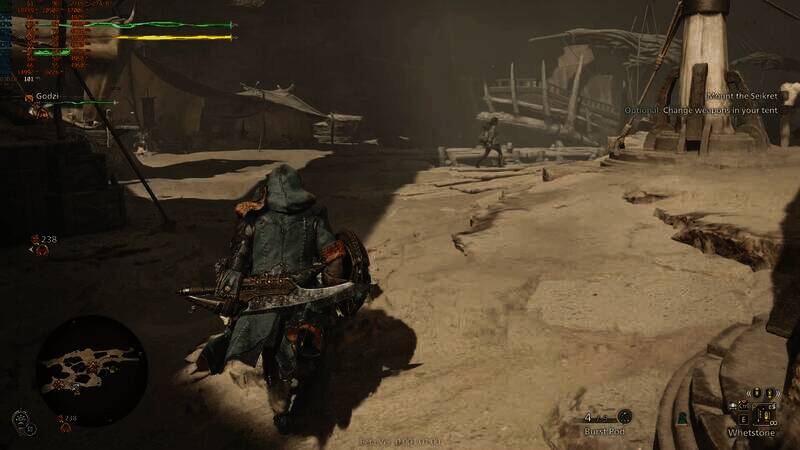The width and height of the screenshot is (800, 450).
Task: Click the green tent marker icon
Action: click(x=681, y=418)
